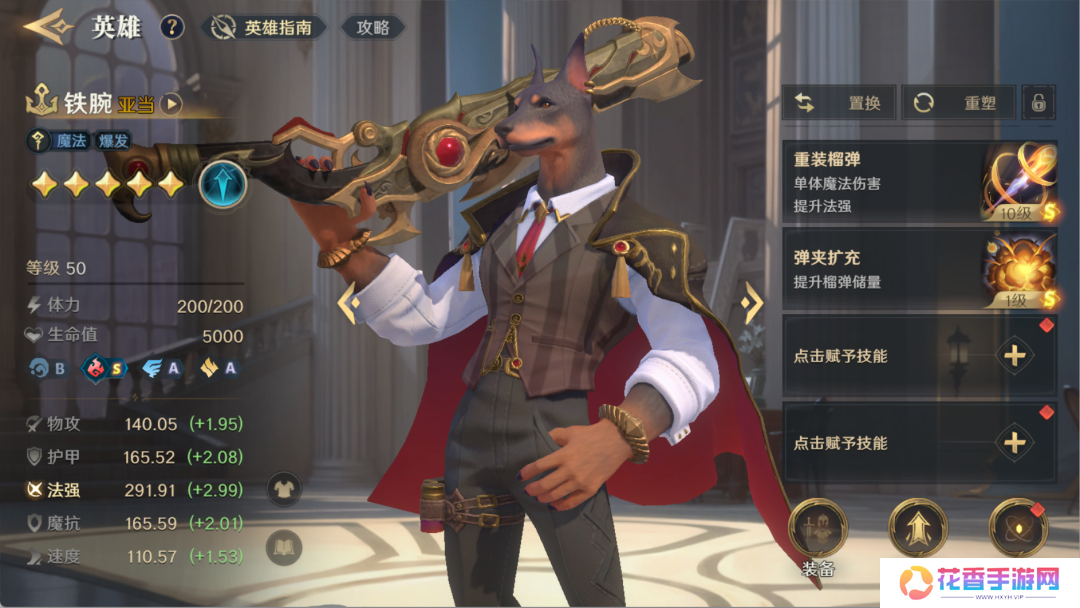Go back using the top-left arrow
Viewport: 1080px width, 608px height.
coord(47,26)
